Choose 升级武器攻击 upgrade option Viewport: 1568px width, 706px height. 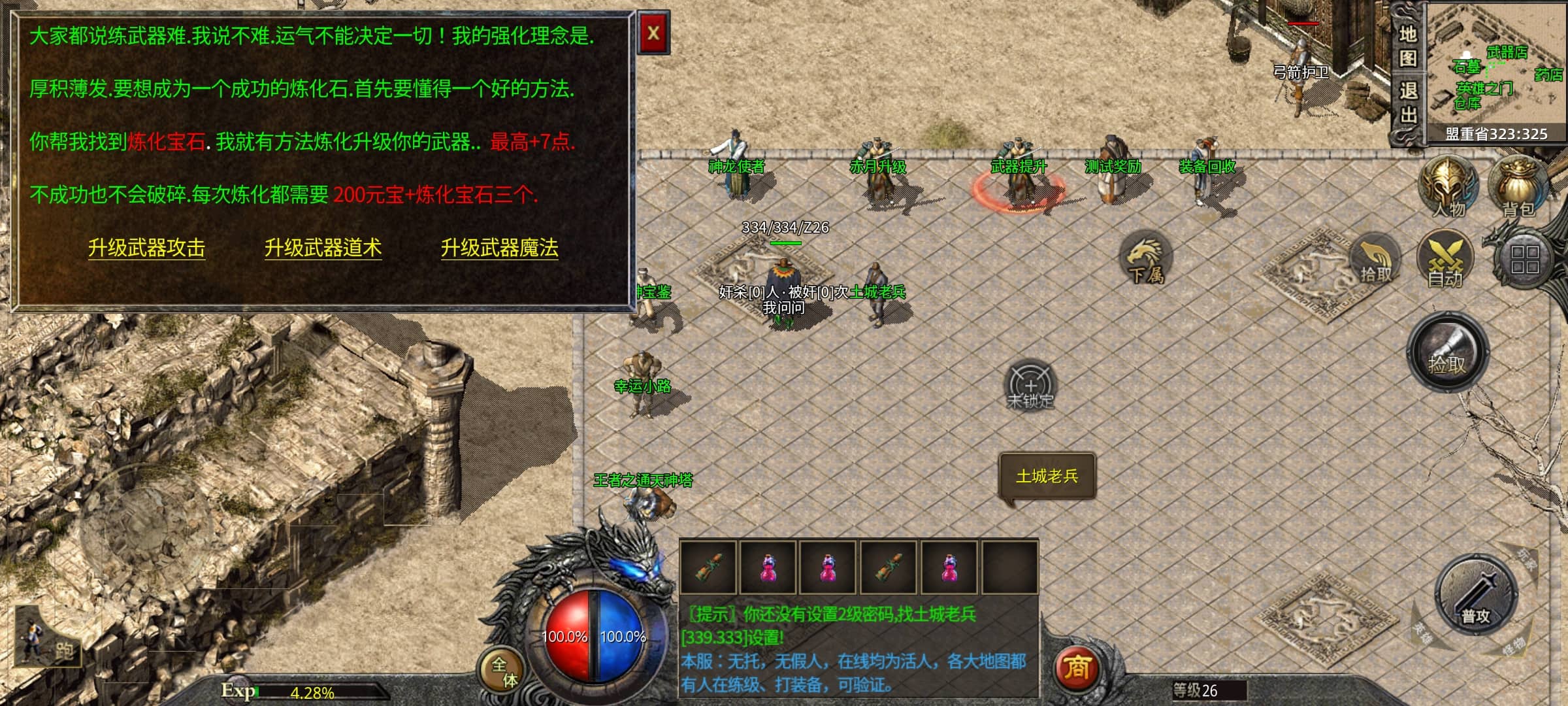146,248
